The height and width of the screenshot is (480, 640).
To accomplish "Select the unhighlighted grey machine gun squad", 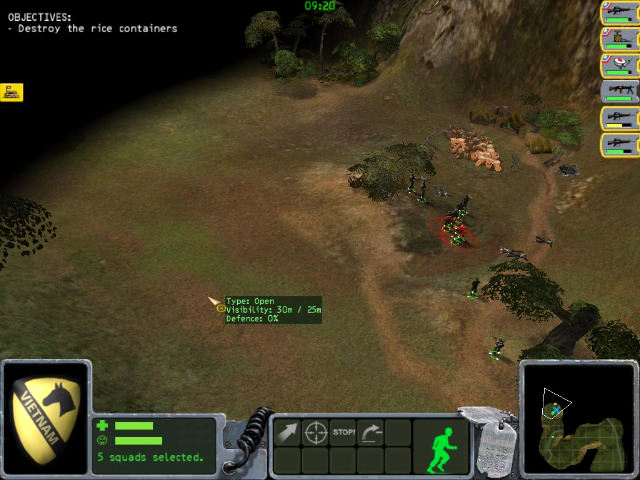I will [620, 92].
